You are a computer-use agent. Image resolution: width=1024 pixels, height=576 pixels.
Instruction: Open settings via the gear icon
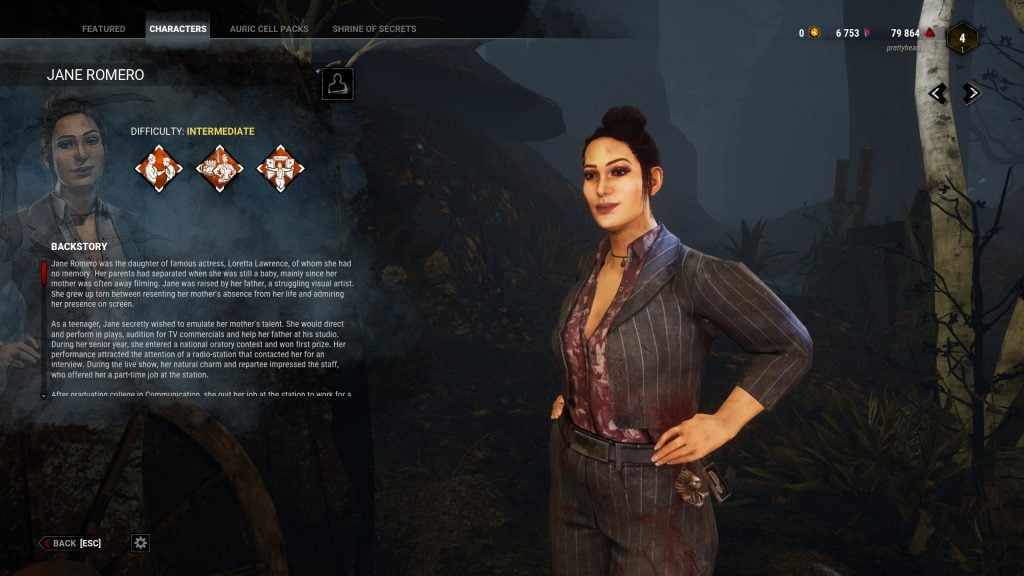click(x=141, y=543)
